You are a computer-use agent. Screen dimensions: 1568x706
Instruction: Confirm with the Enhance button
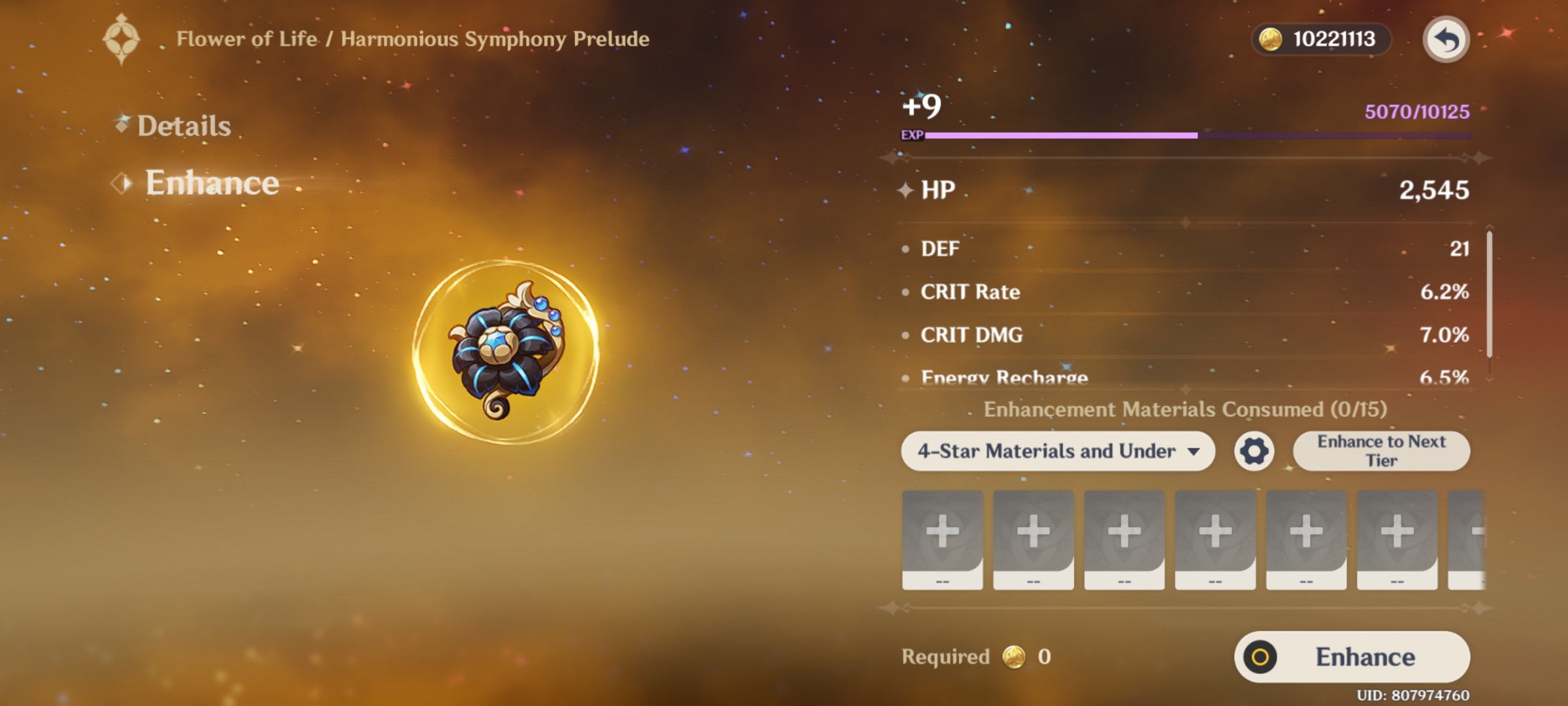tap(1352, 657)
